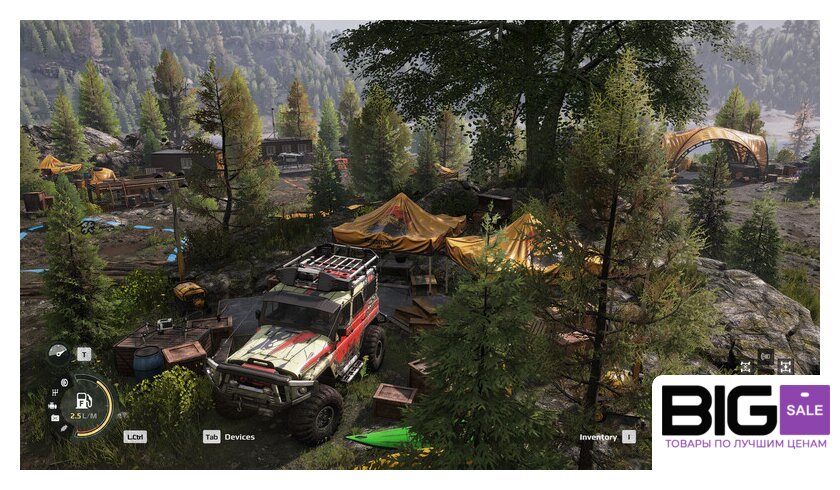840x490 pixels.
Task: Open the Inventory label
Action: pos(598,437)
